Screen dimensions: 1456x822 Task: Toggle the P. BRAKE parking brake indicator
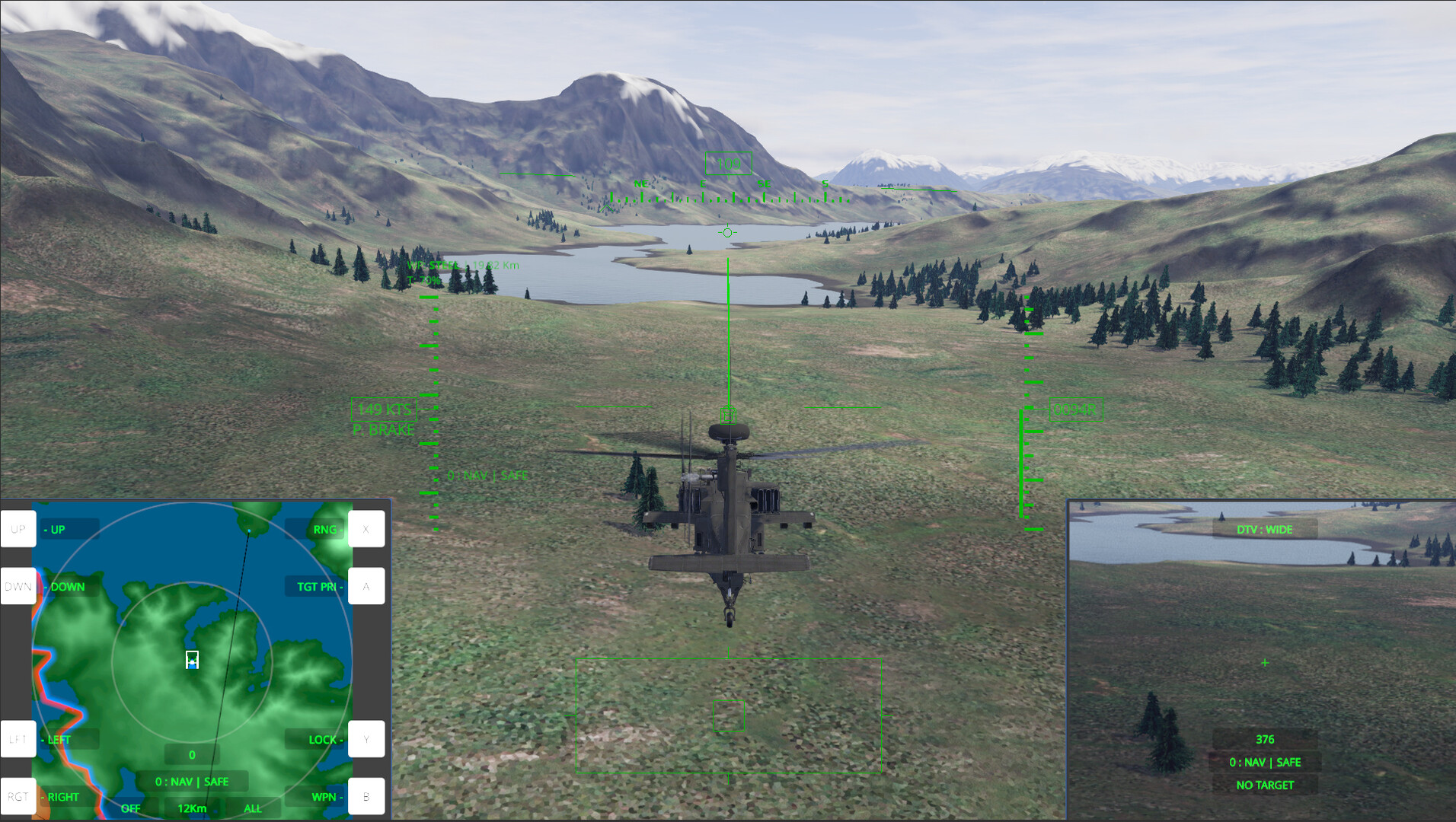(384, 429)
